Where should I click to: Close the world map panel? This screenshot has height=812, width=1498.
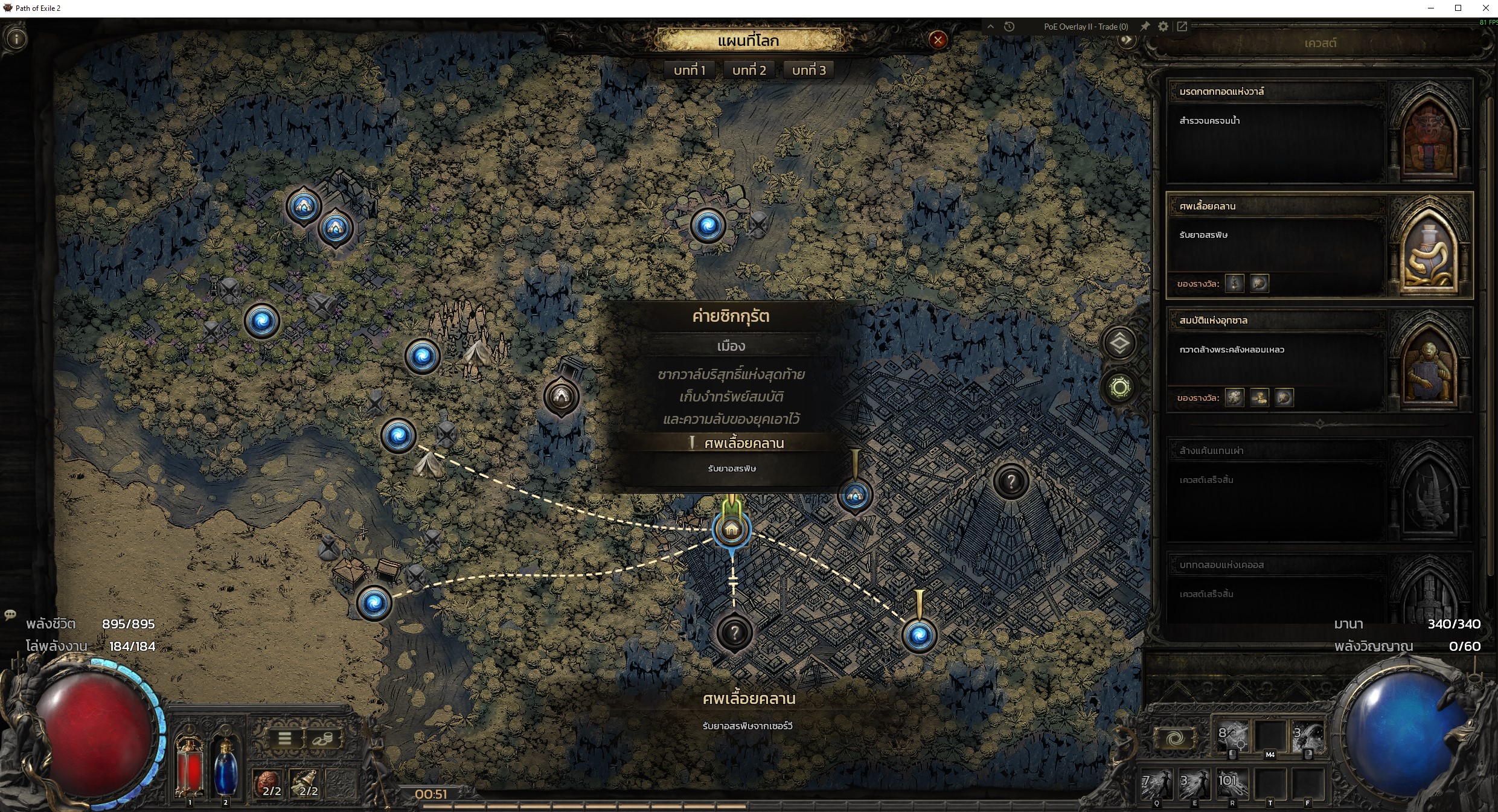point(938,40)
